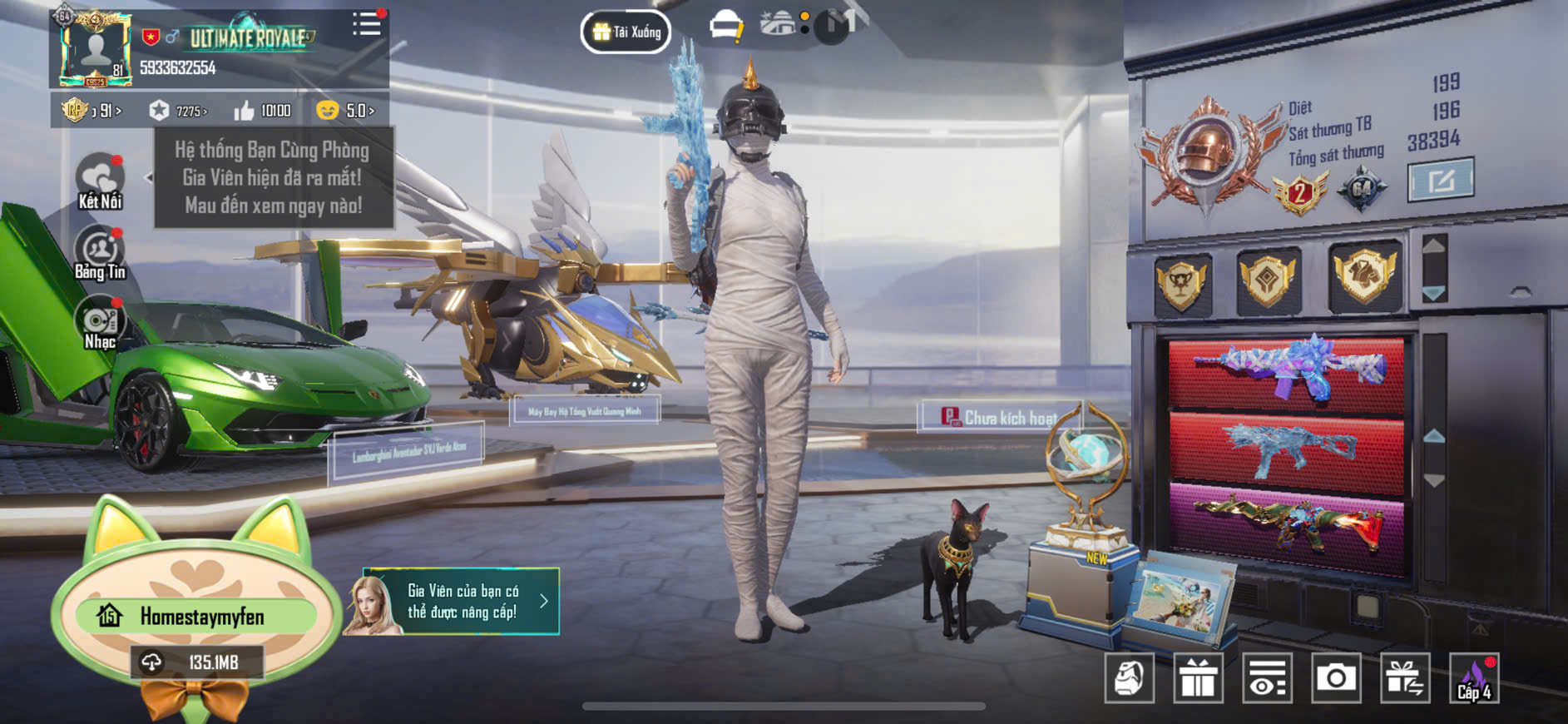Open the gift box button
1568x724 pixels.
pyautogui.click(x=1198, y=678)
